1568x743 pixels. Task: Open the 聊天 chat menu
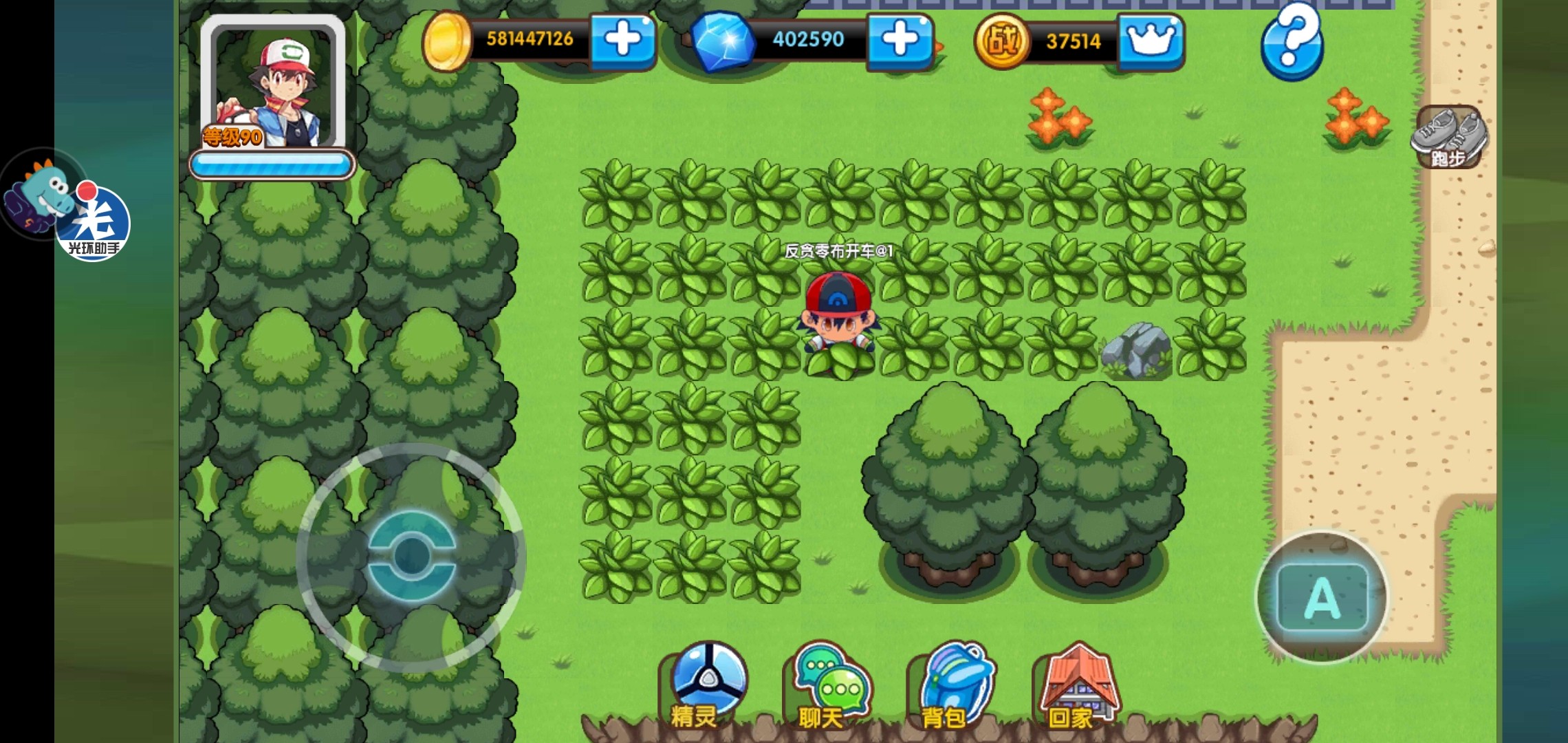coord(829,685)
